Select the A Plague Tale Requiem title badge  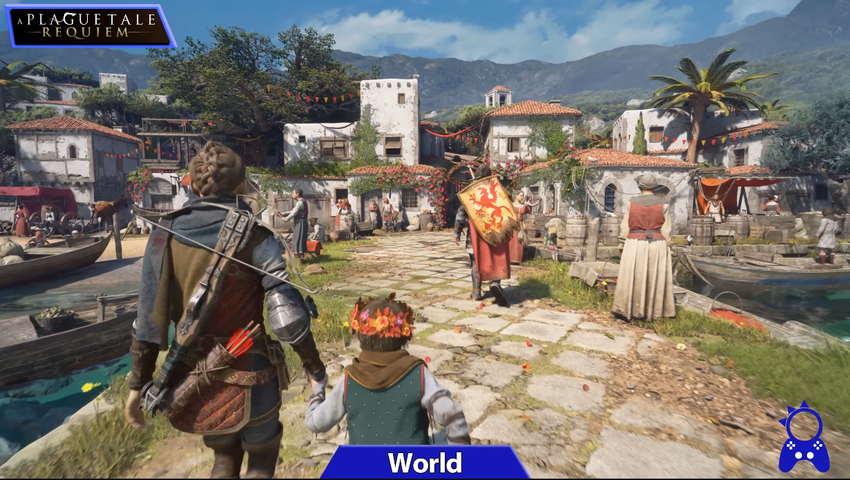coord(90,26)
